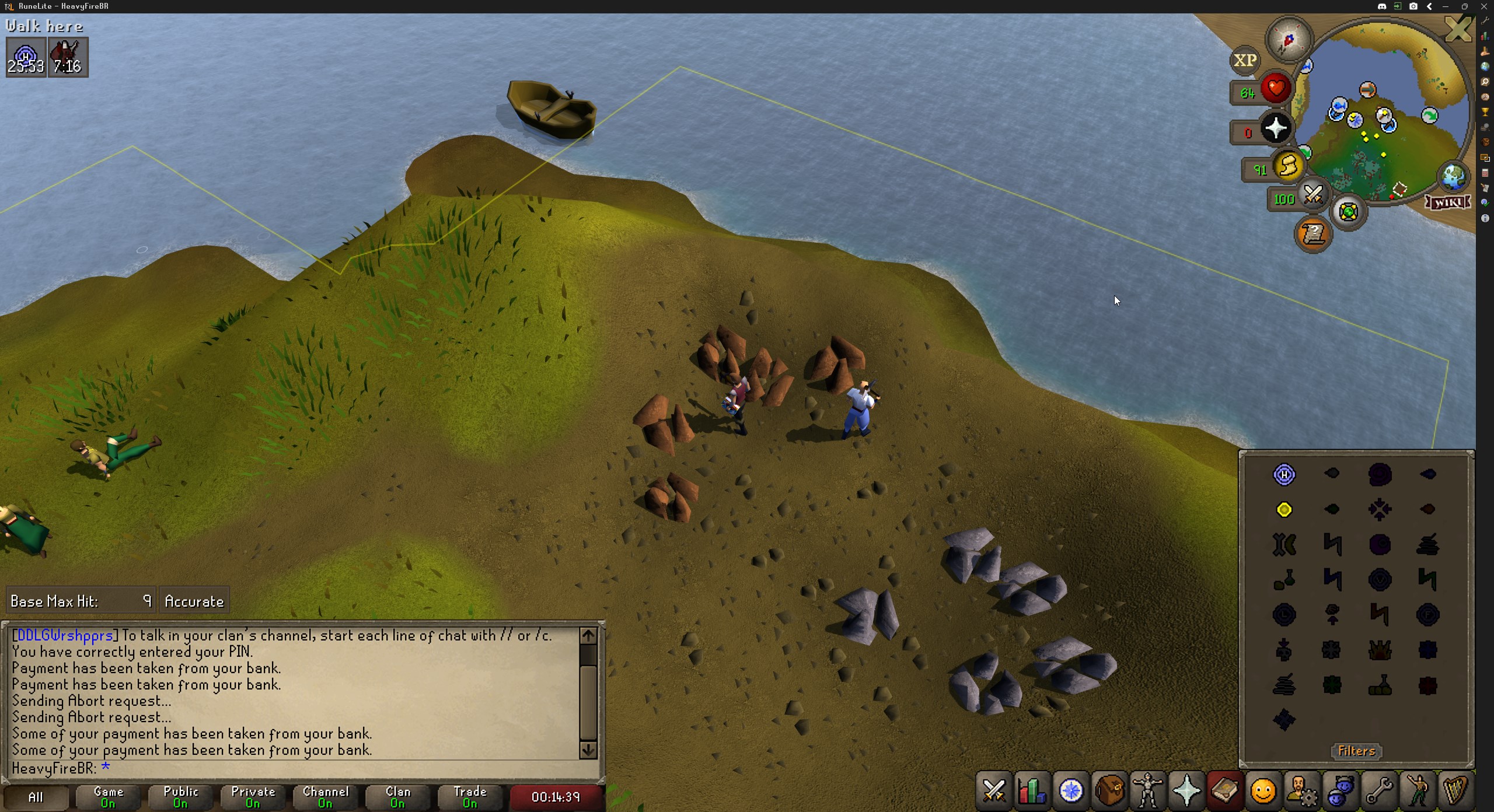Image resolution: width=1494 pixels, height=812 pixels.
Task: Take a screenshot with RuneLite camera button
Action: 1413,6
